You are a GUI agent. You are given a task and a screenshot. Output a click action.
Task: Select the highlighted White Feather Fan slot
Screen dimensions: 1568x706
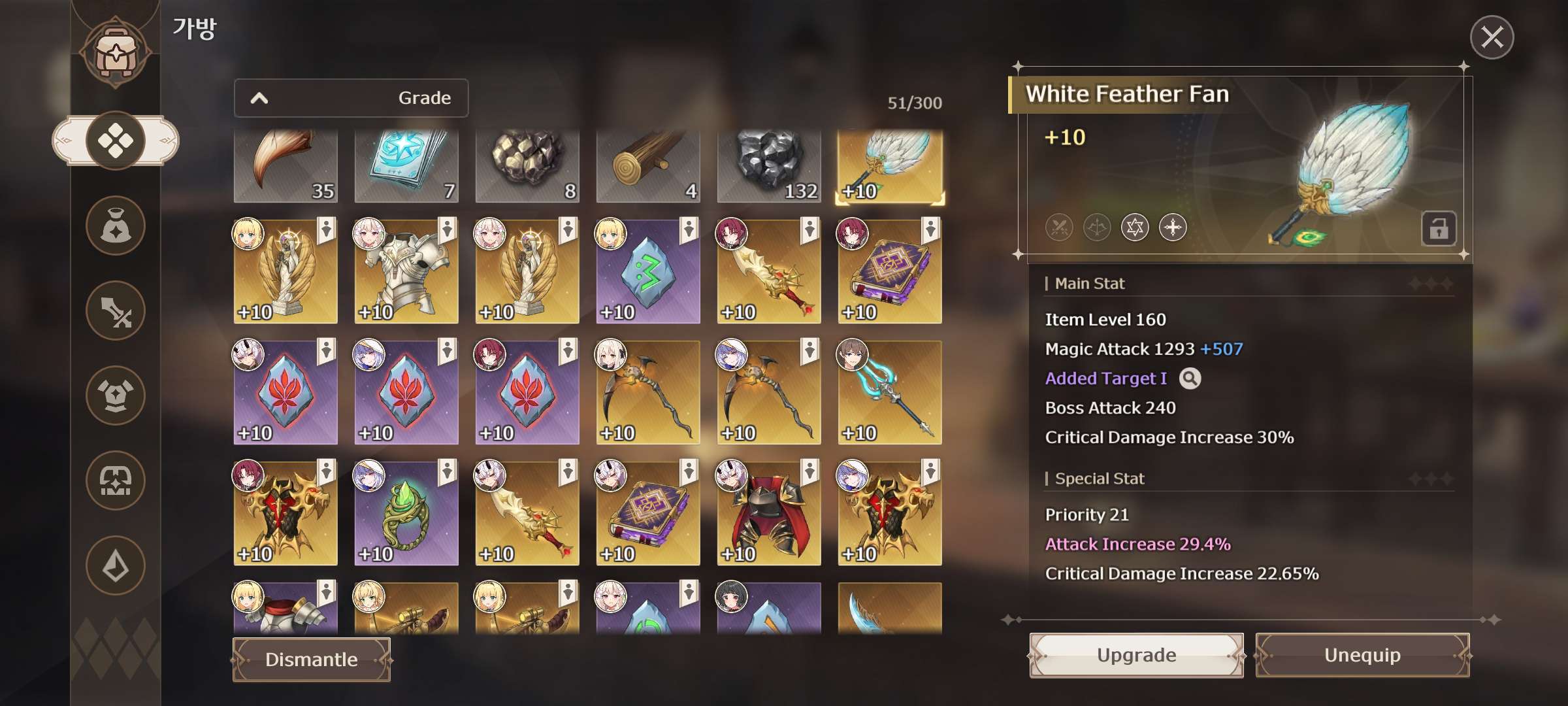(x=889, y=166)
